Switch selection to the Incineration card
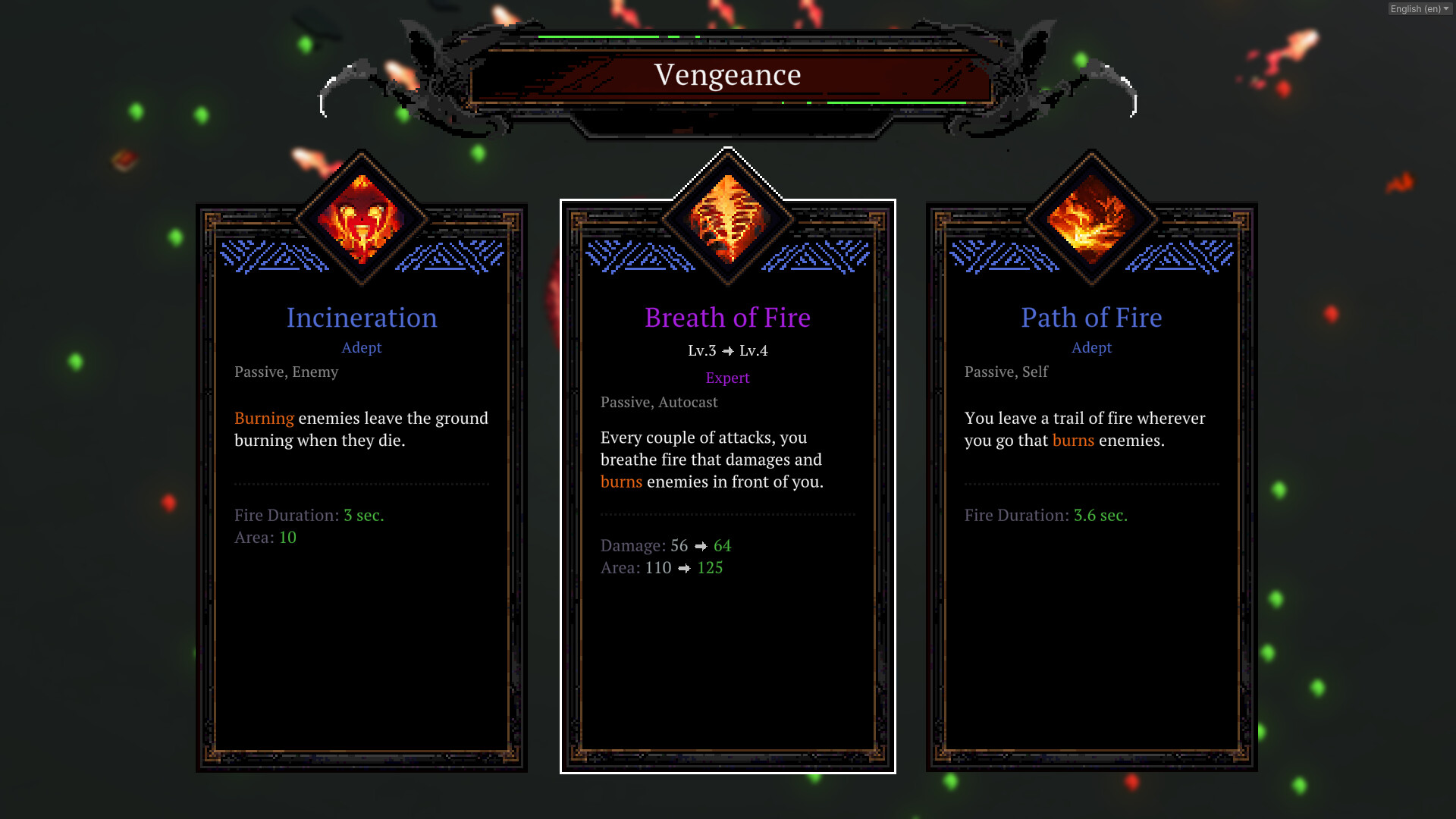1456x819 pixels. click(362, 485)
